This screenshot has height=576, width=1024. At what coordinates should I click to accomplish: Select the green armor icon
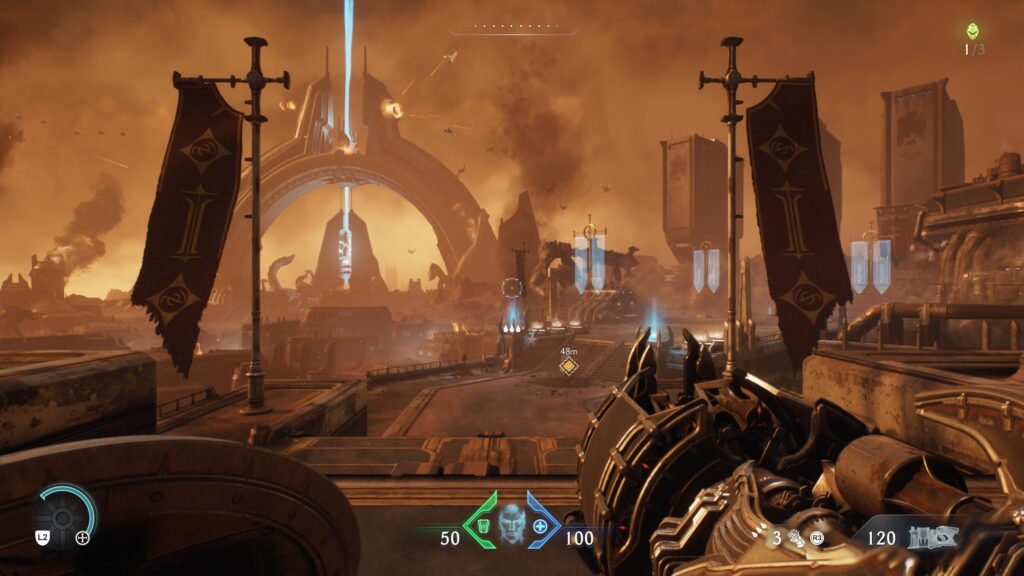pyautogui.click(x=480, y=526)
